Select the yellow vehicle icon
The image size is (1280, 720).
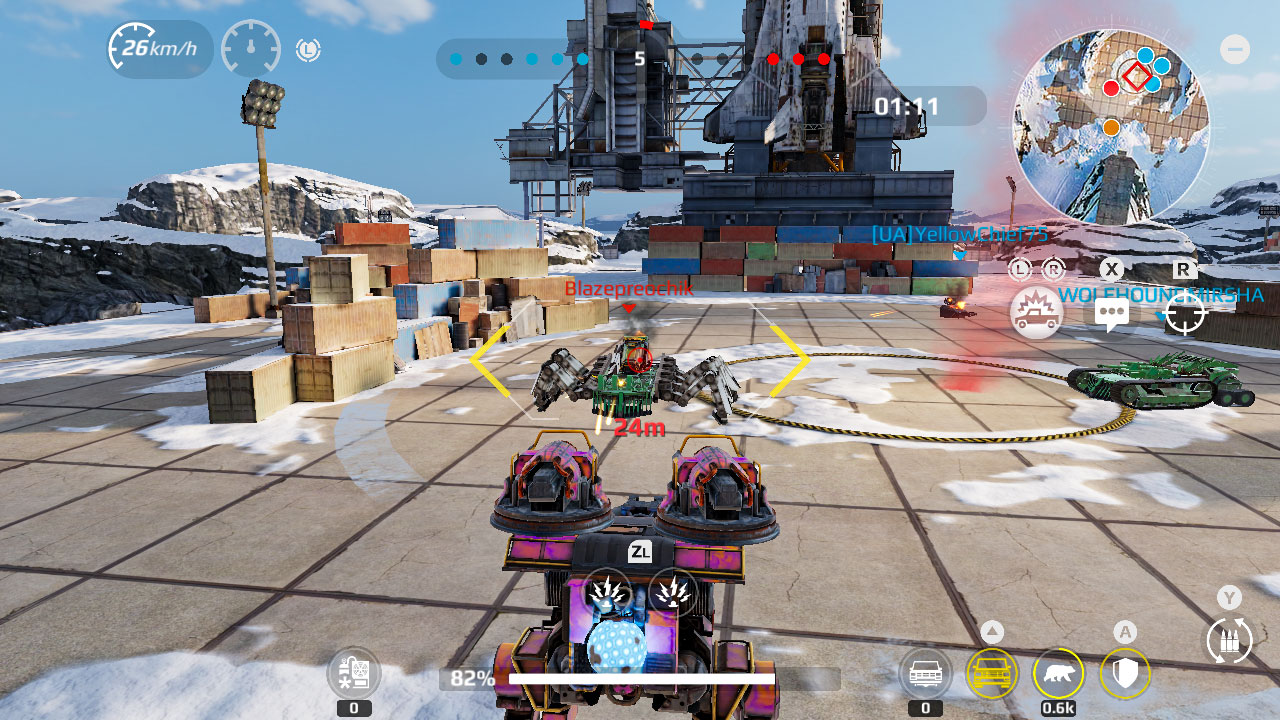(x=992, y=674)
